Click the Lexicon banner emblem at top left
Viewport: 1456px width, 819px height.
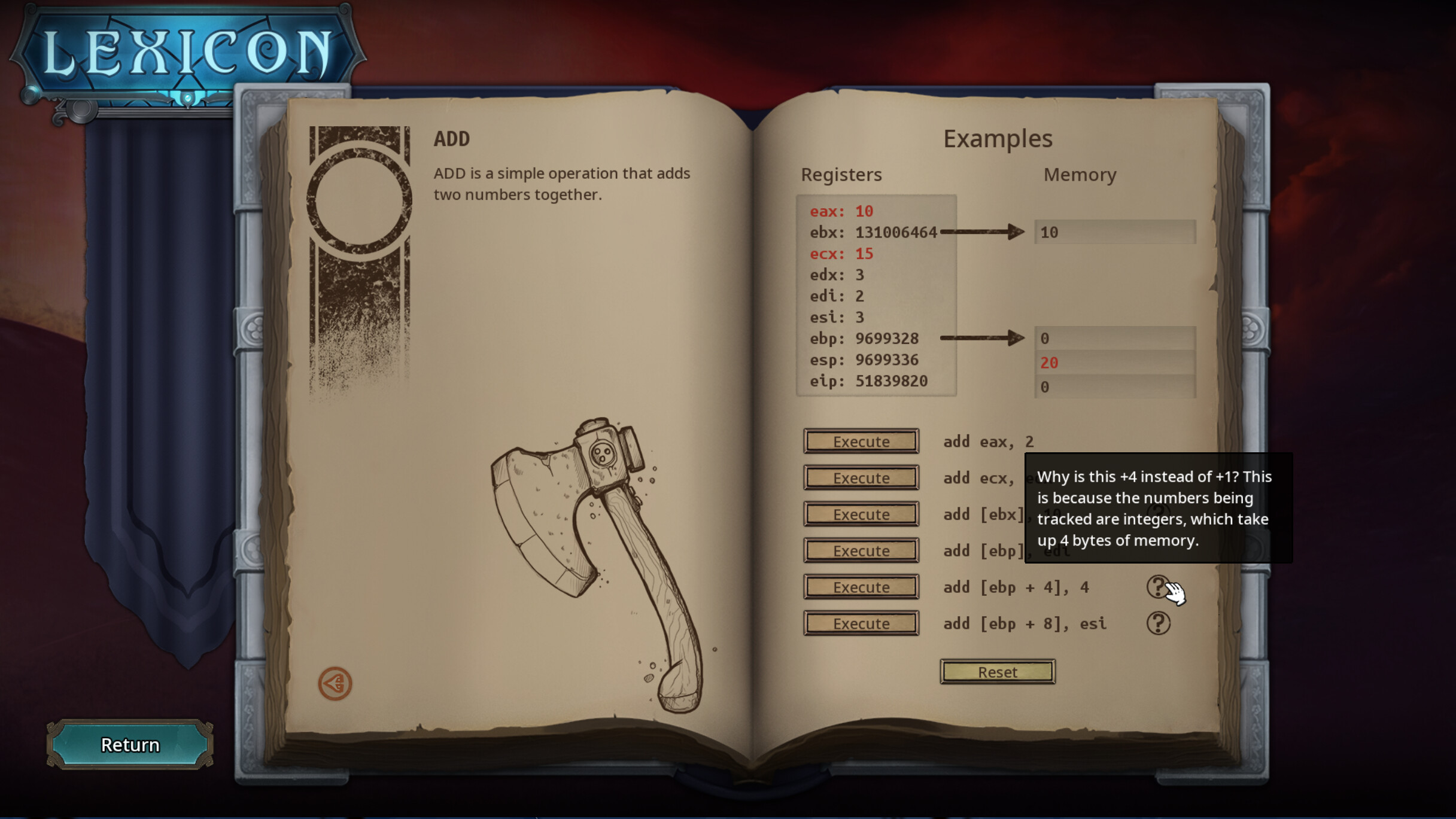click(x=180, y=51)
